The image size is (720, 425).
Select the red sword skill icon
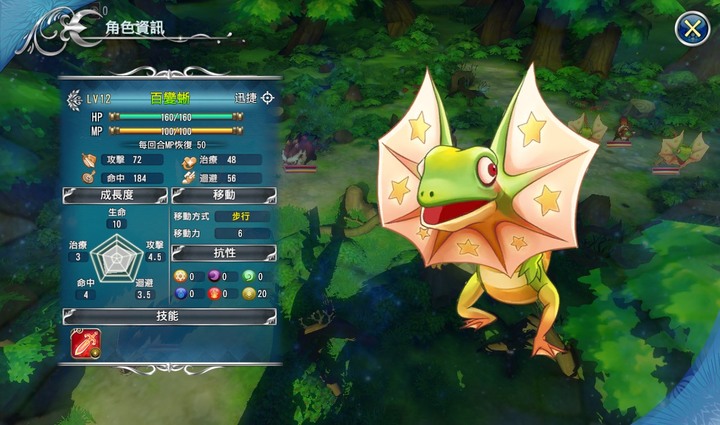[84, 343]
